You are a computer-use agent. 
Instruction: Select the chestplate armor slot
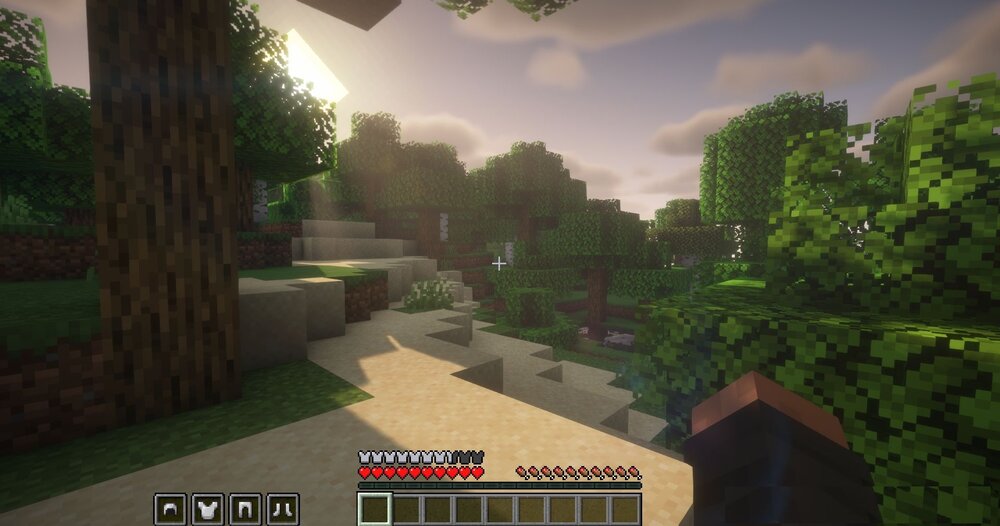click(x=208, y=510)
